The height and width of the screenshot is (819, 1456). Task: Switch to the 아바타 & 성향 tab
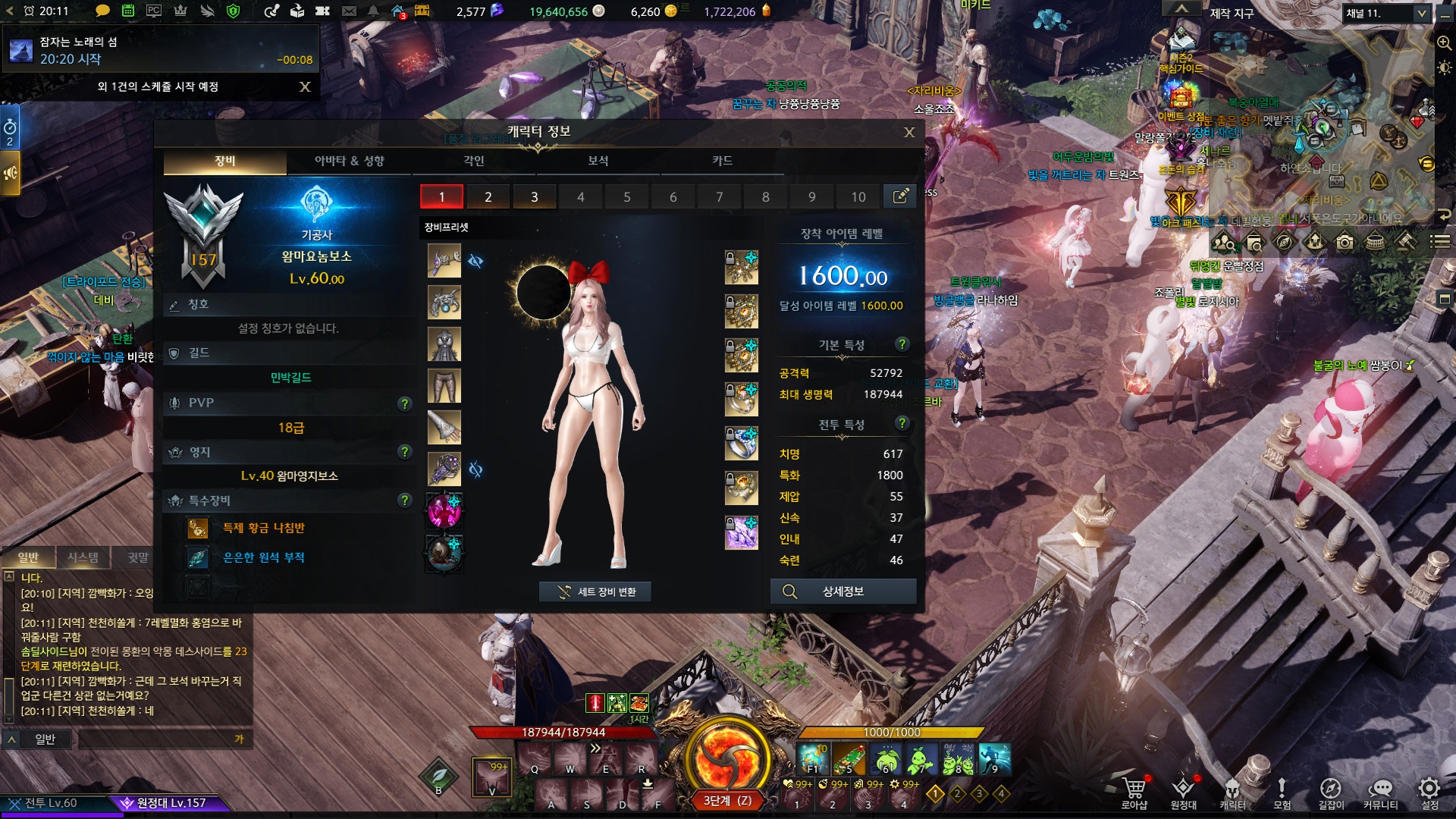pyautogui.click(x=349, y=161)
